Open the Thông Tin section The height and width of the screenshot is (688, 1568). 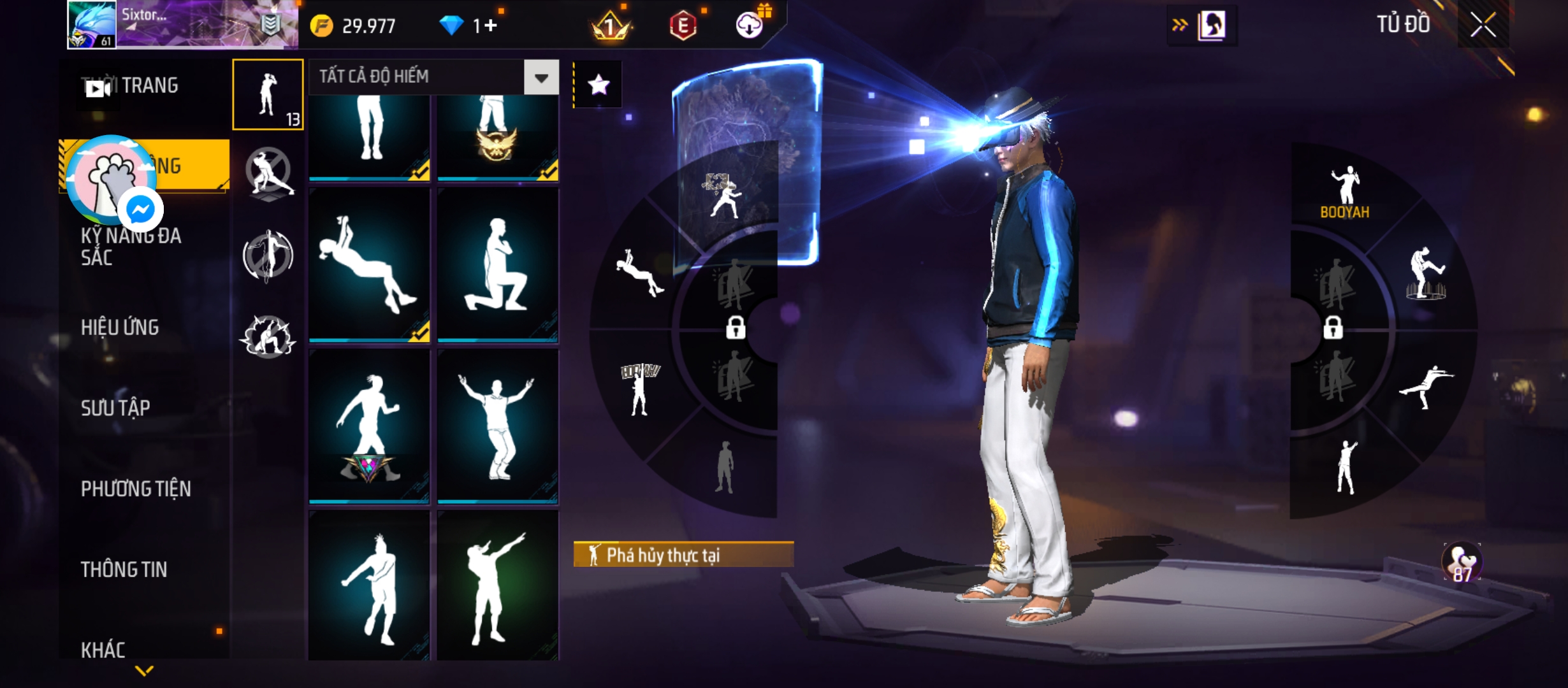(124, 570)
